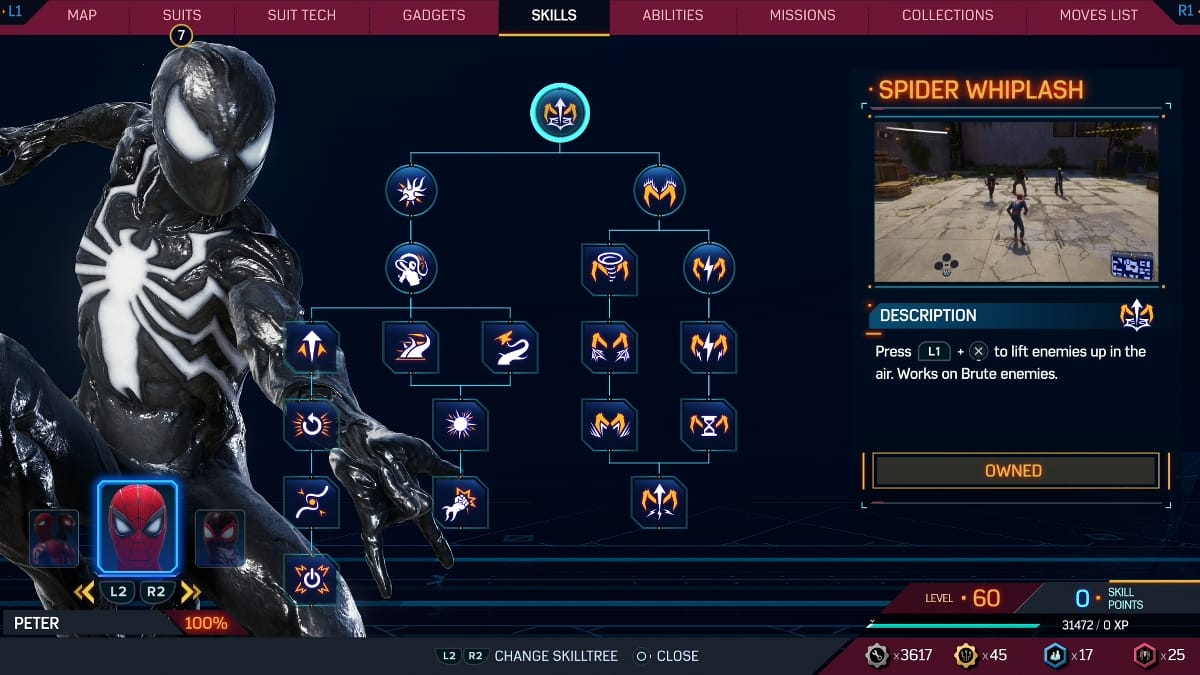Open the Map tab
Image resolution: width=1200 pixels, height=675 pixels.
[82, 16]
